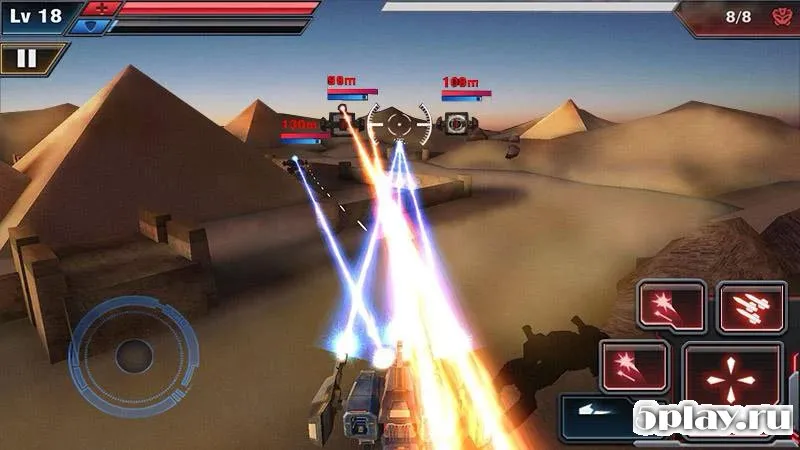Screen dimensions: 800x450
Task: Launch the triple missile salvo
Action: click(751, 307)
